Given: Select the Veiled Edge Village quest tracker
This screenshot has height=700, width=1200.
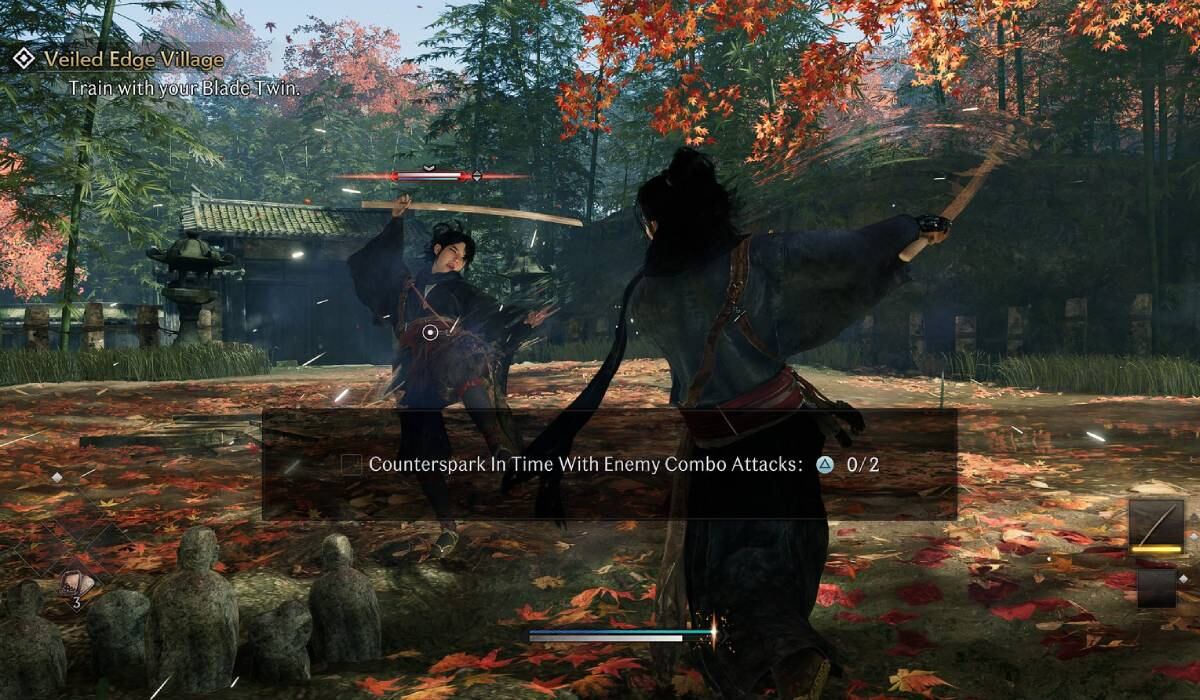Looking at the screenshot, I should point(133,60).
